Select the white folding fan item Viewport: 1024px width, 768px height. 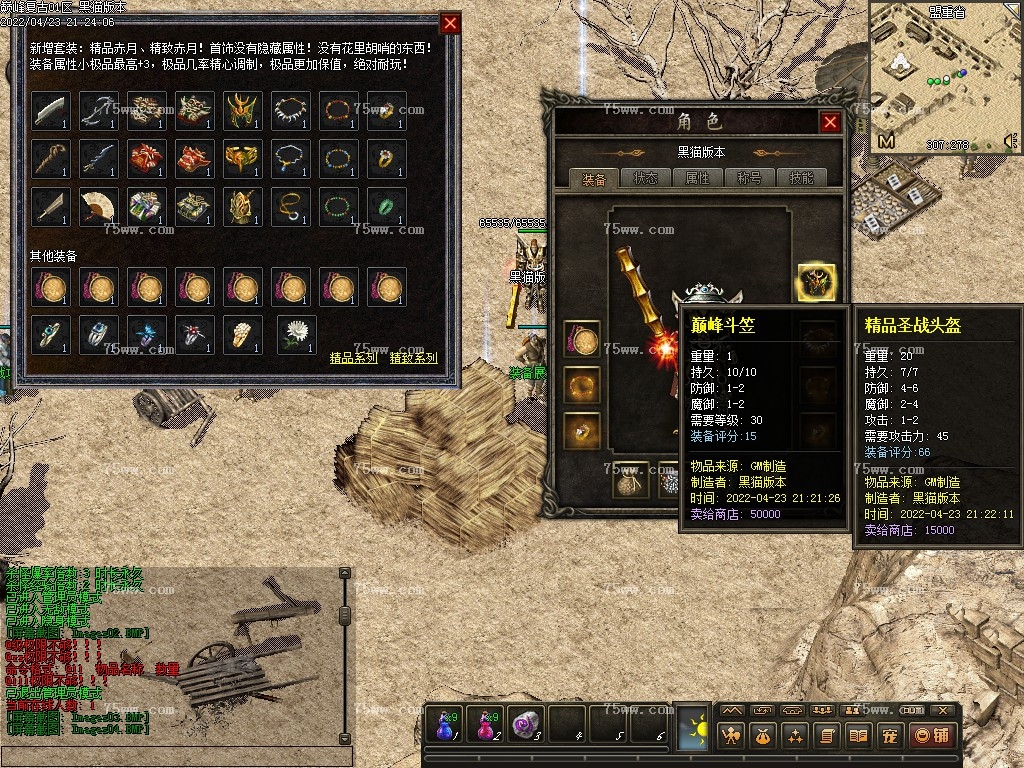coord(99,207)
